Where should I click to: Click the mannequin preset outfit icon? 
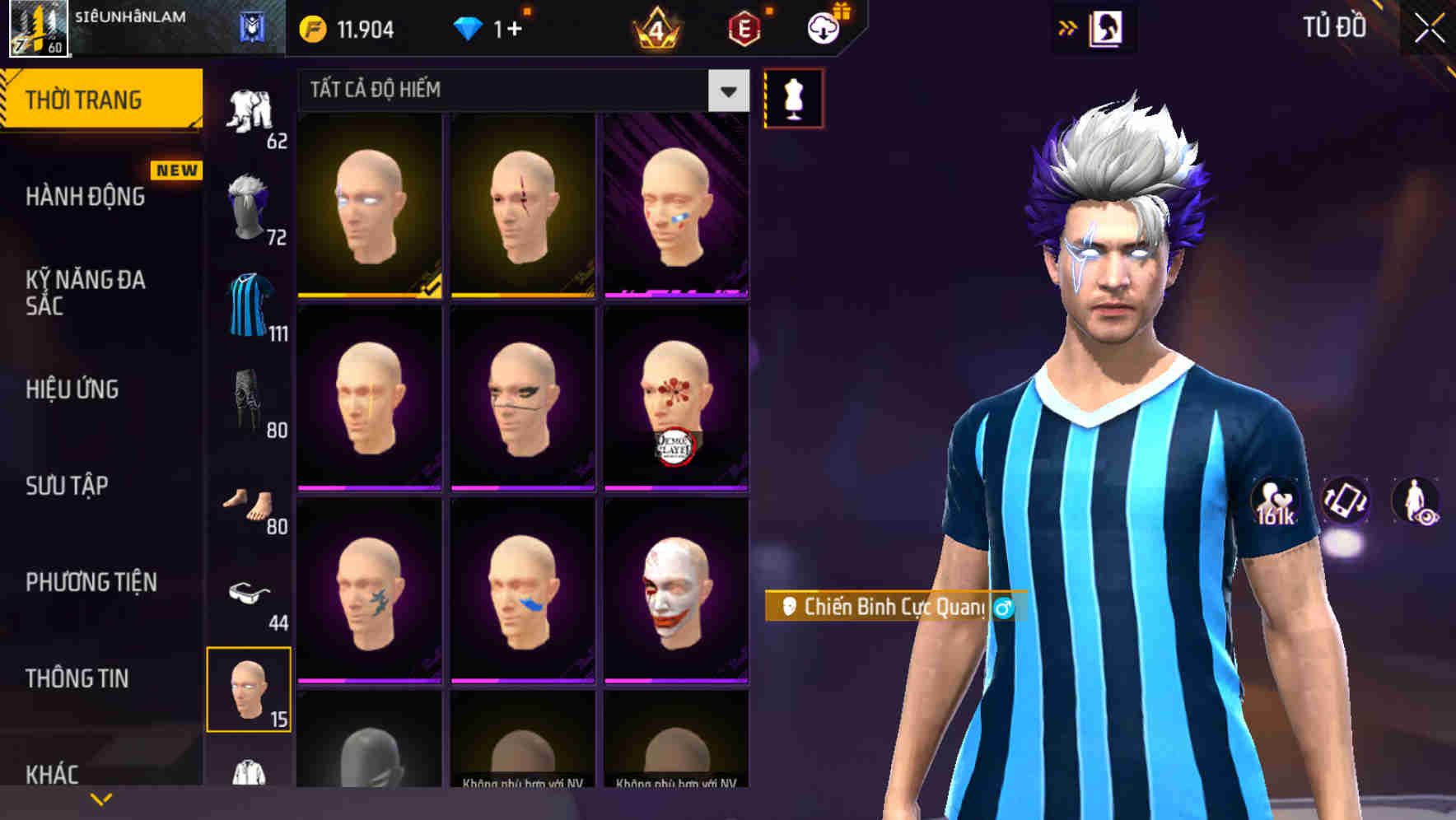[x=793, y=97]
